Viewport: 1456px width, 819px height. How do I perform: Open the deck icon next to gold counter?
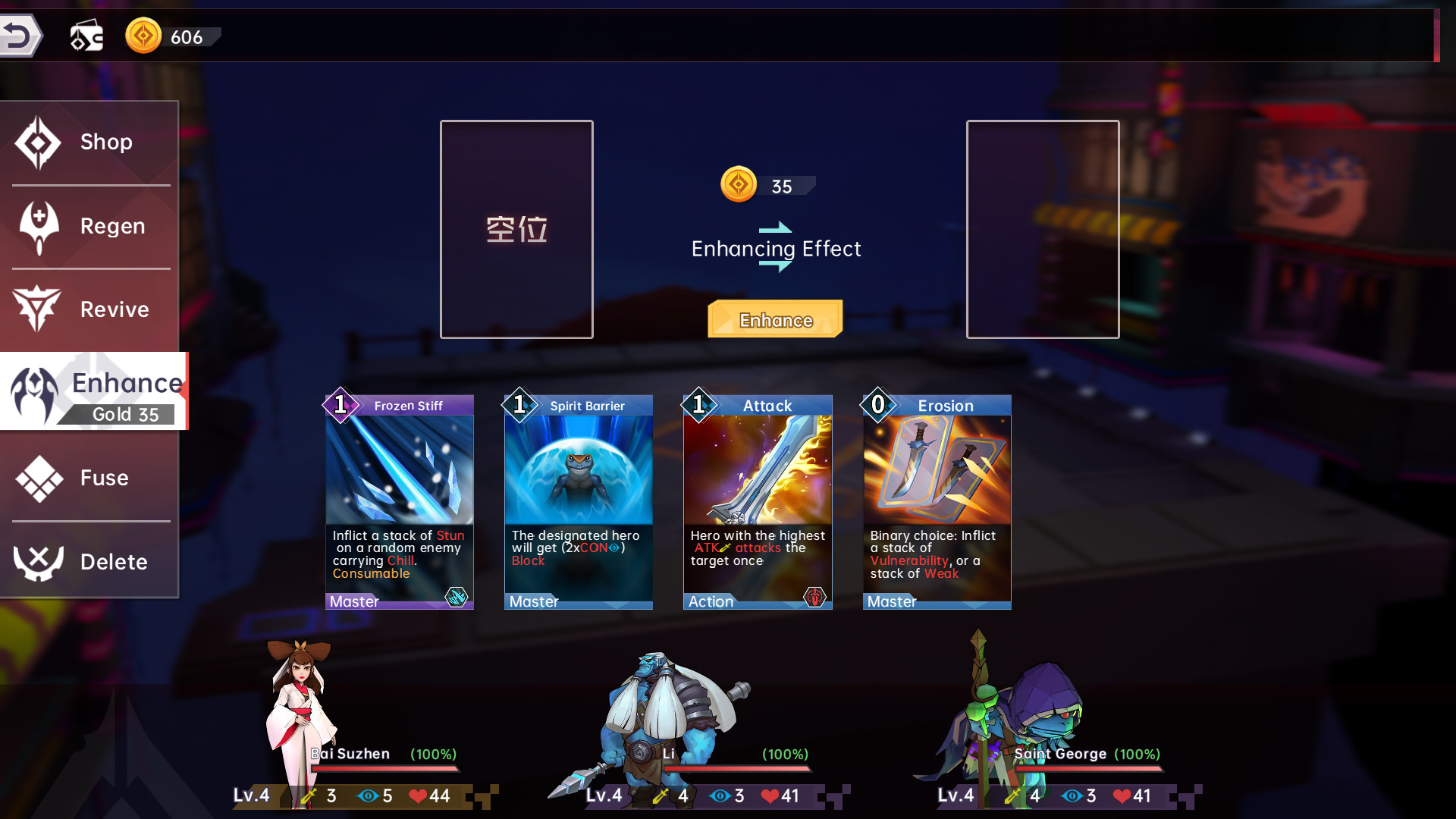click(86, 34)
